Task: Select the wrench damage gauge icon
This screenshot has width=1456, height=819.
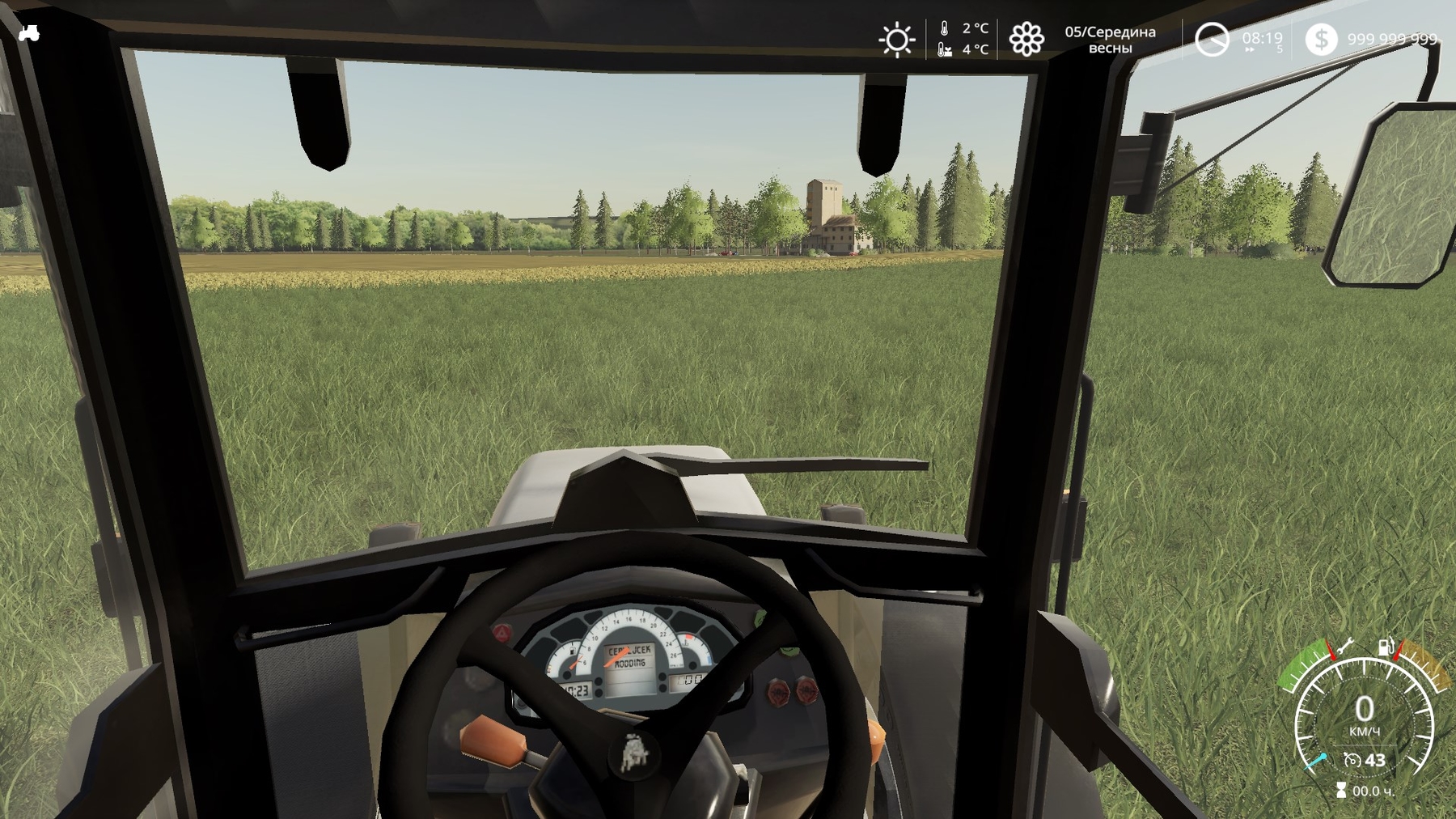Action: click(1345, 647)
